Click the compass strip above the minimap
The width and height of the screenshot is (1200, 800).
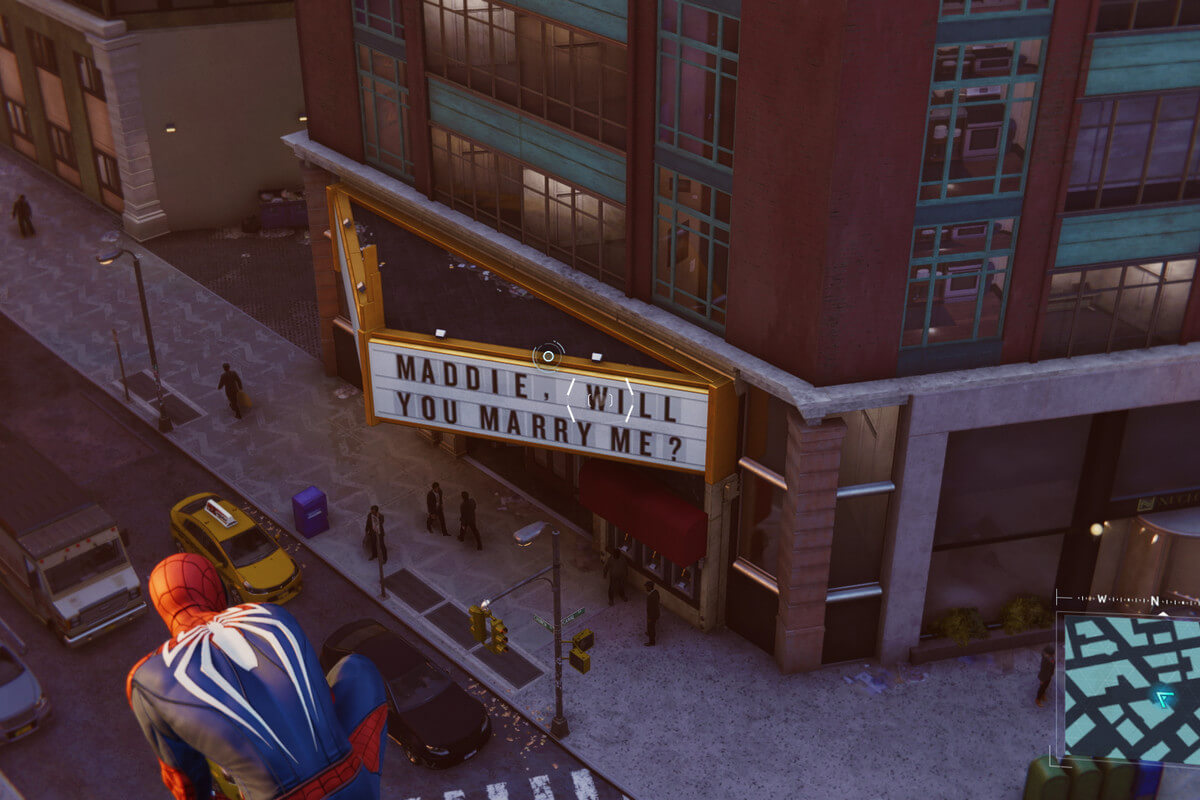click(1128, 600)
